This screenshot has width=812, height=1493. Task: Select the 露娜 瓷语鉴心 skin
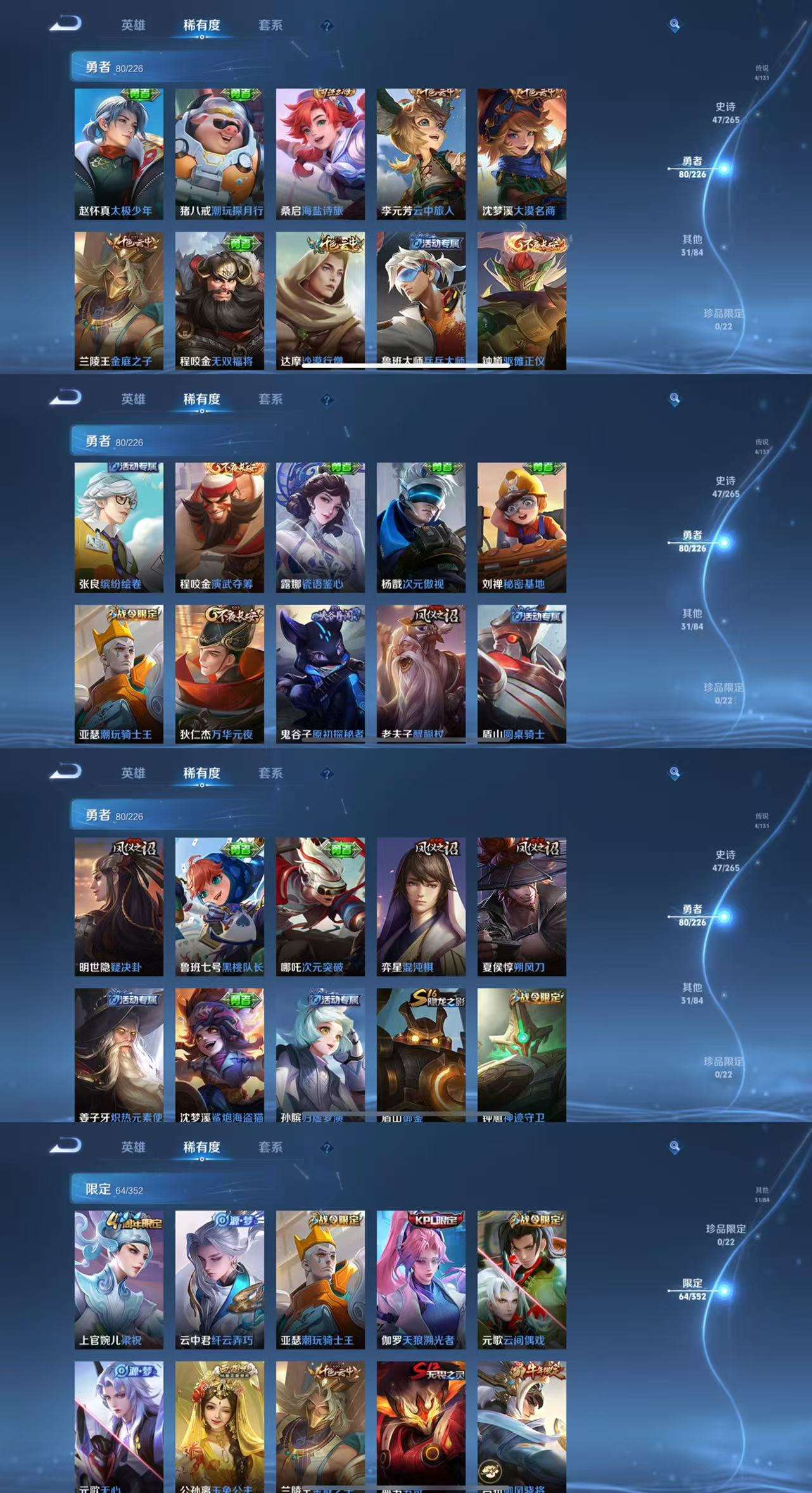pos(320,527)
